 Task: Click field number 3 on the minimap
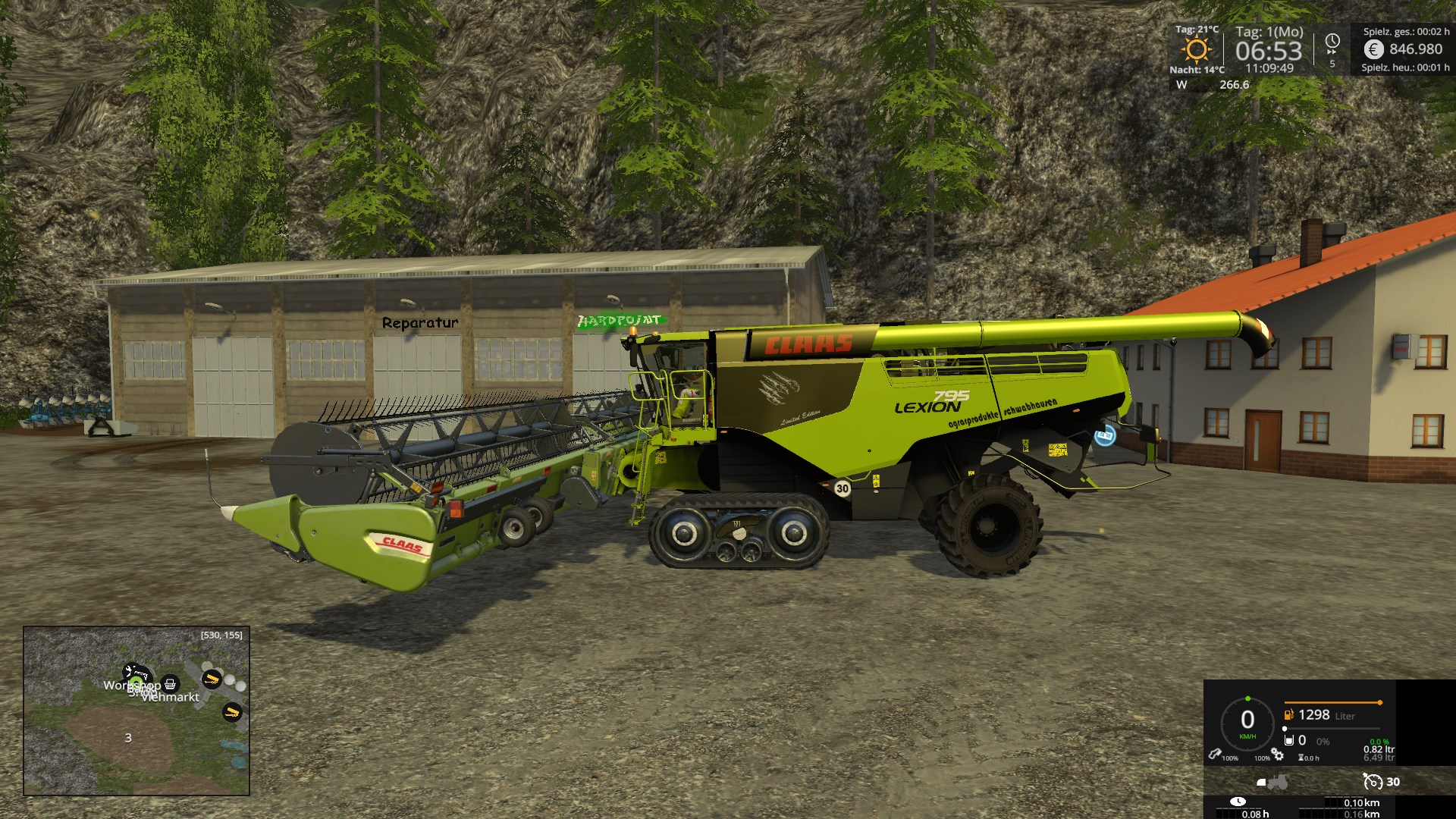point(128,738)
